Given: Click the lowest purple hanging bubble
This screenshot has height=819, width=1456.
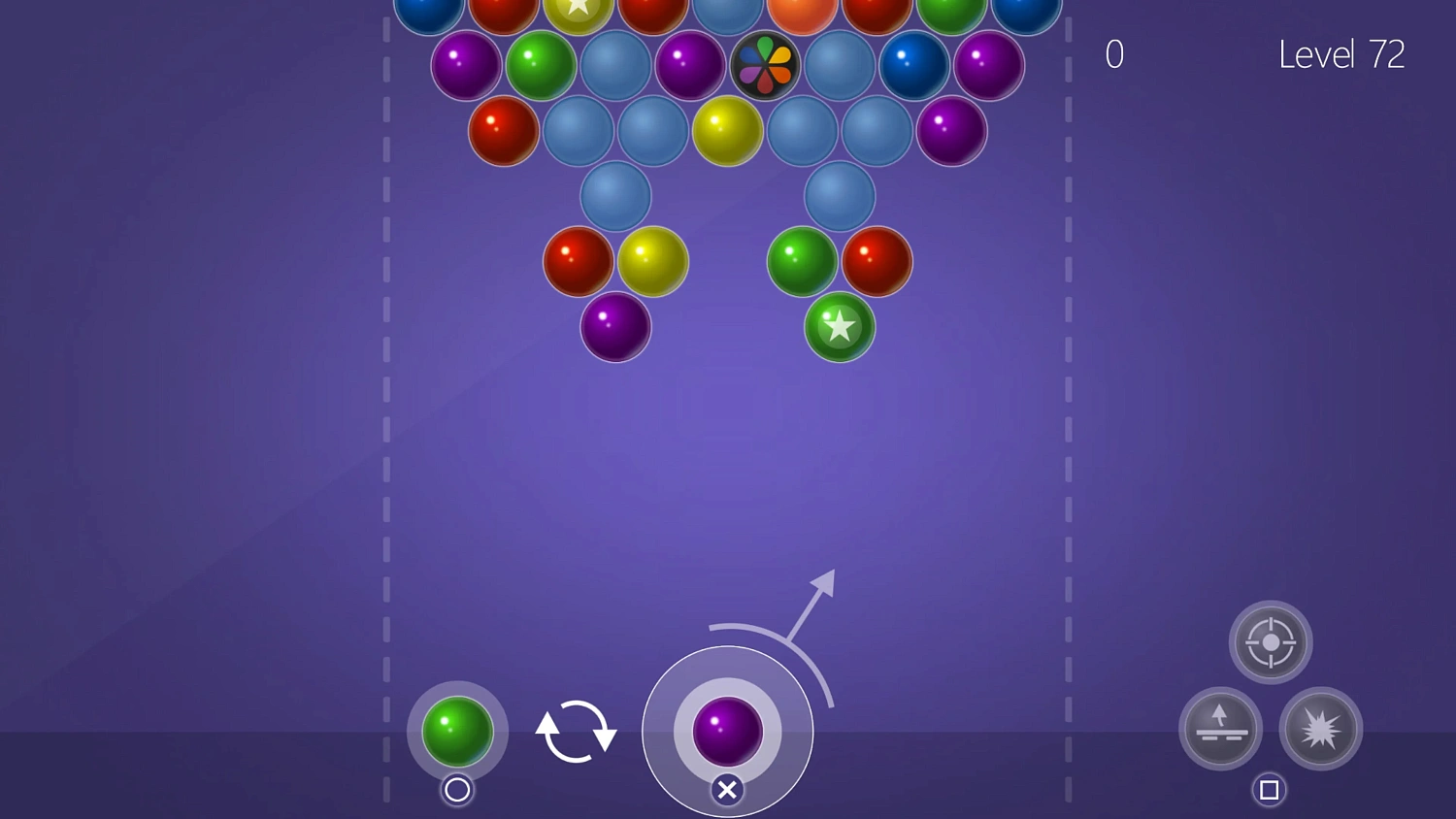Looking at the screenshot, I should tap(614, 328).
